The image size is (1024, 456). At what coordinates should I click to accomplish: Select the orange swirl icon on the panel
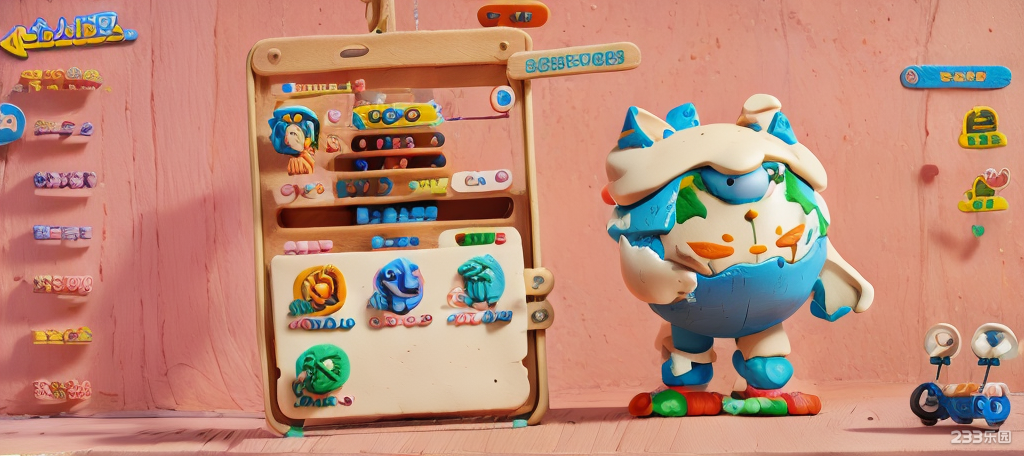click(x=319, y=289)
